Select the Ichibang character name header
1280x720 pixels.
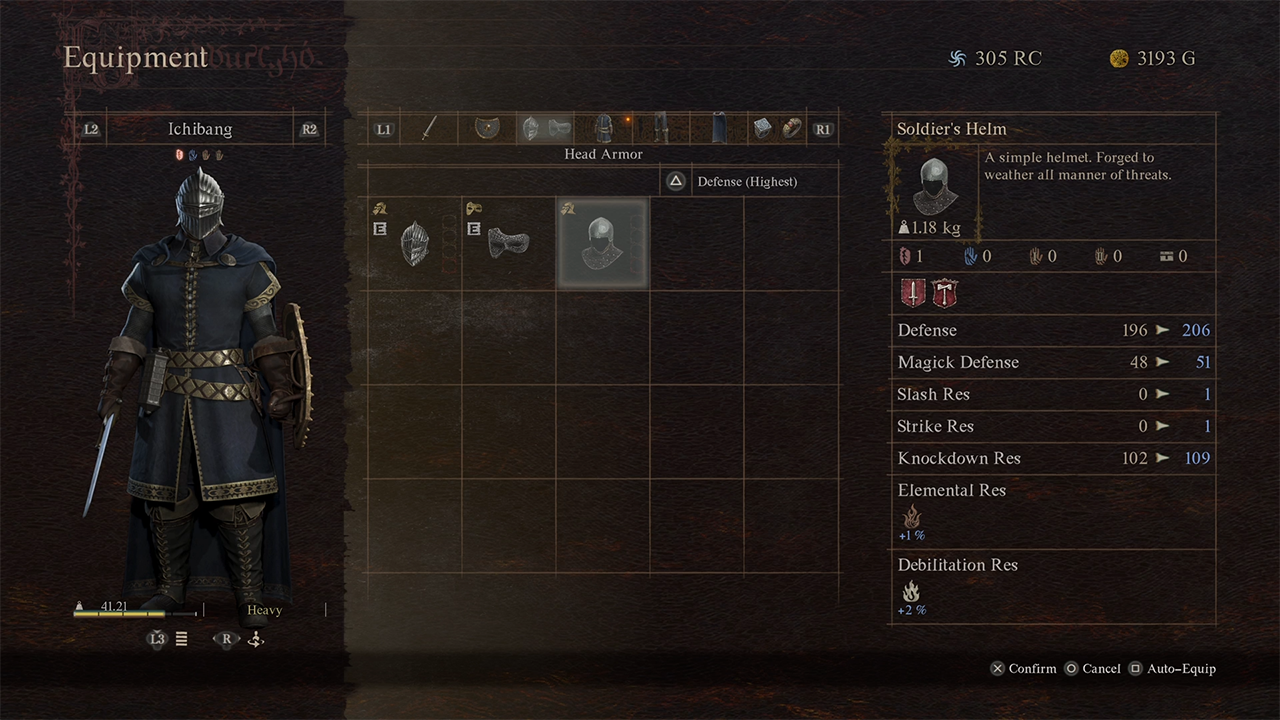pyautogui.click(x=200, y=129)
